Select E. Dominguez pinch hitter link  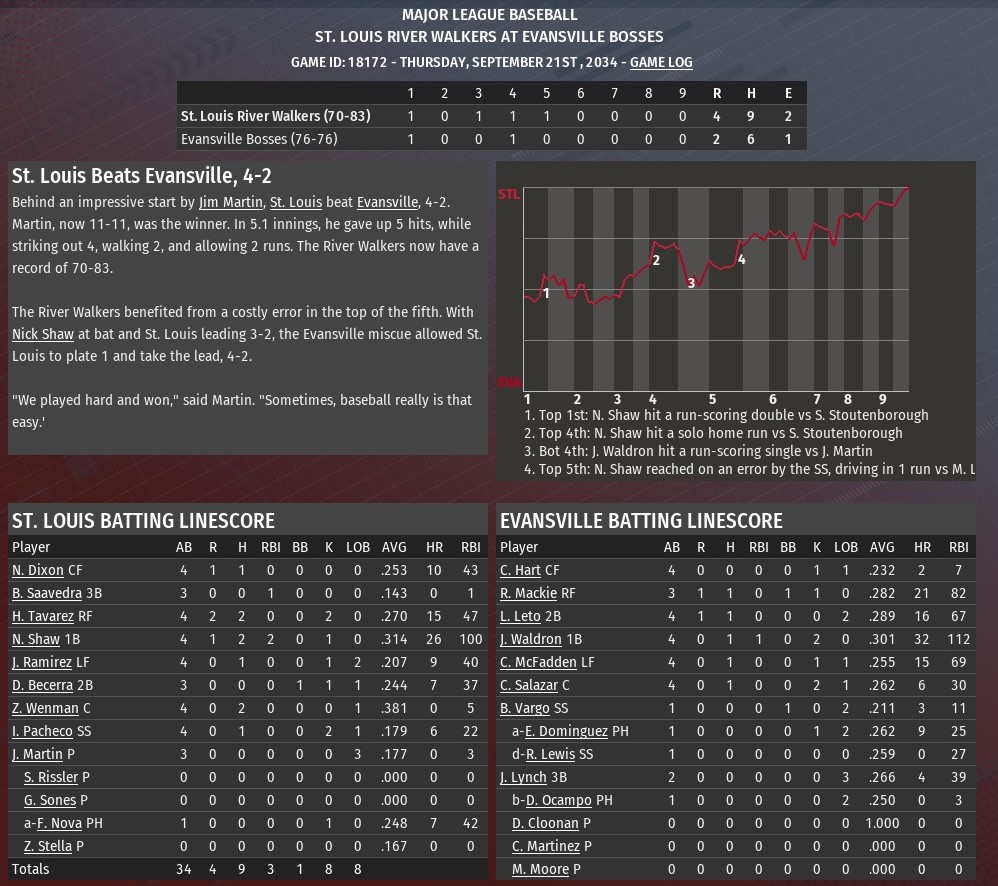pos(567,731)
